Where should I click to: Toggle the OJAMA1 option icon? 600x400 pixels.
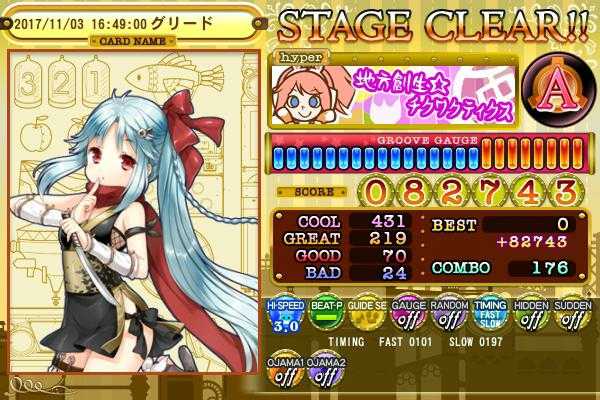tap(282, 375)
